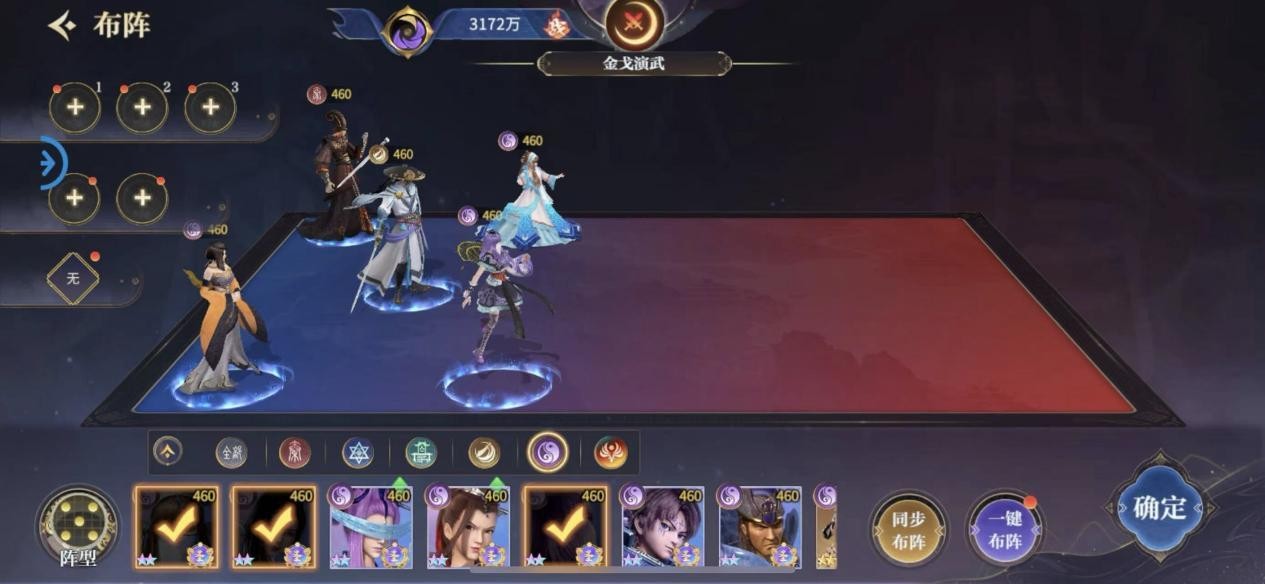This screenshot has width=1265, height=584.
Task: Confirm the formation with 确定
Action: [x=1159, y=508]
